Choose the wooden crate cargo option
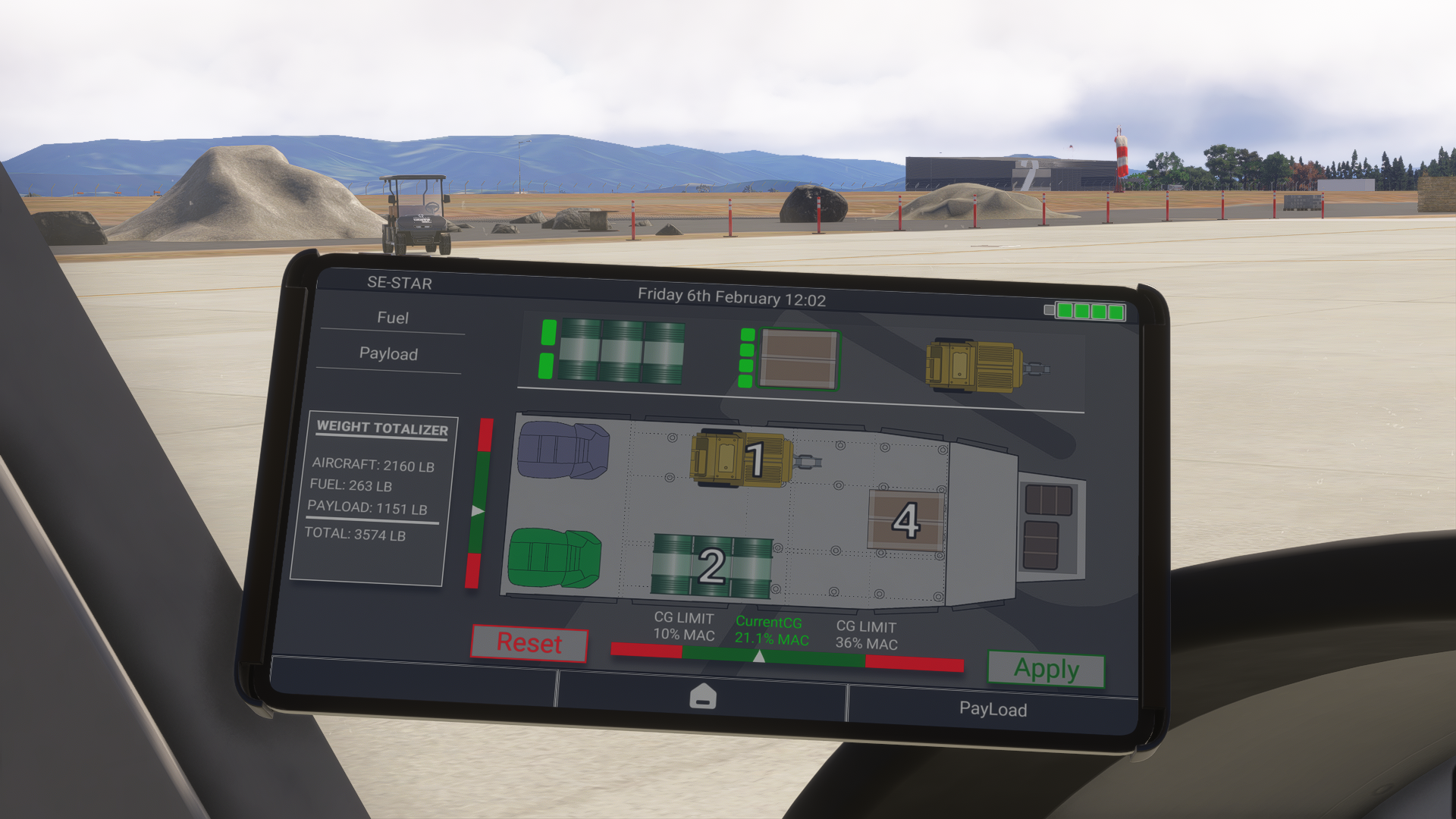The height and width of the screenshot is (819, 1456). (x=799, y=359)
